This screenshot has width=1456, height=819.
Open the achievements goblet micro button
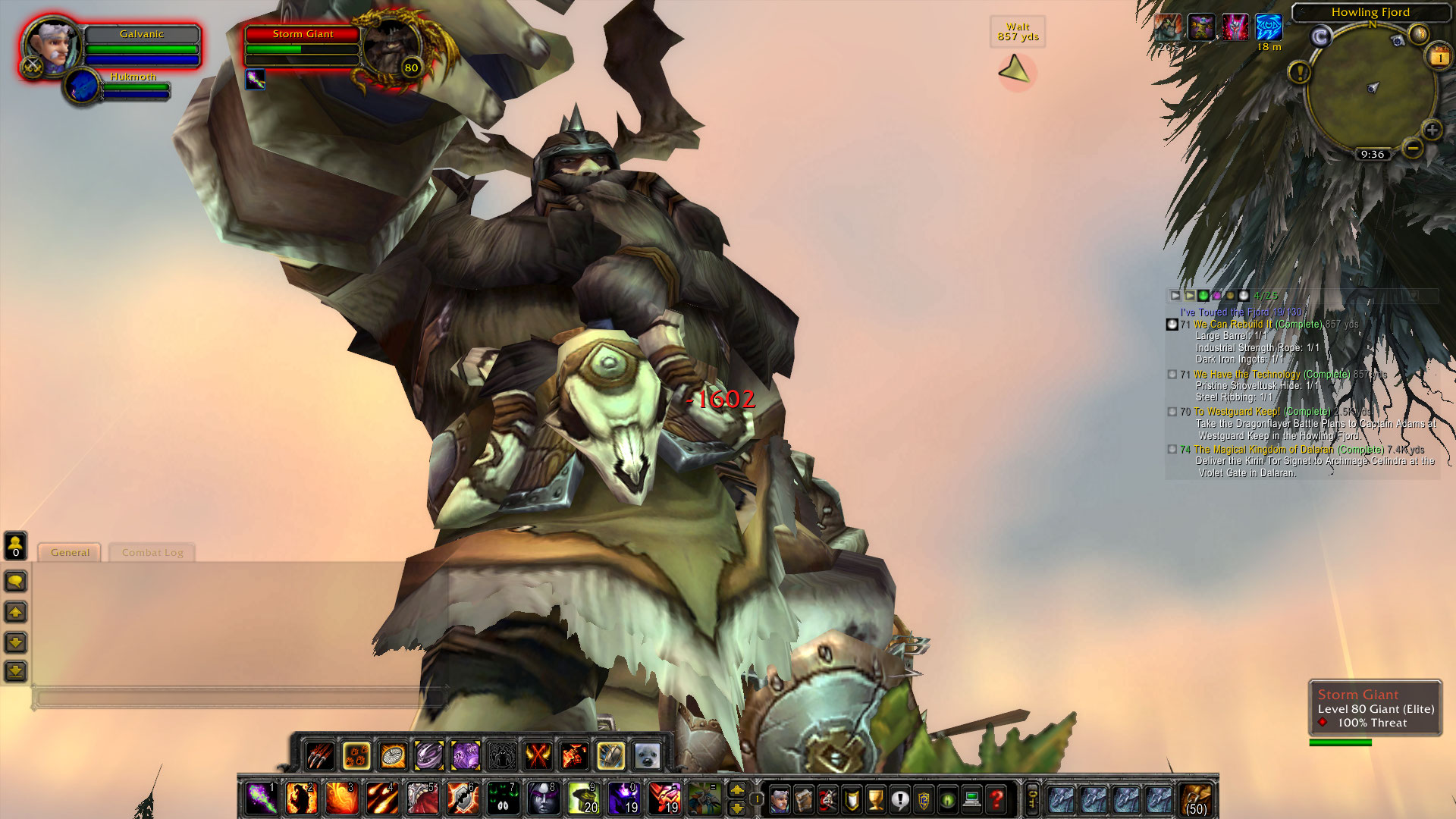876,799
